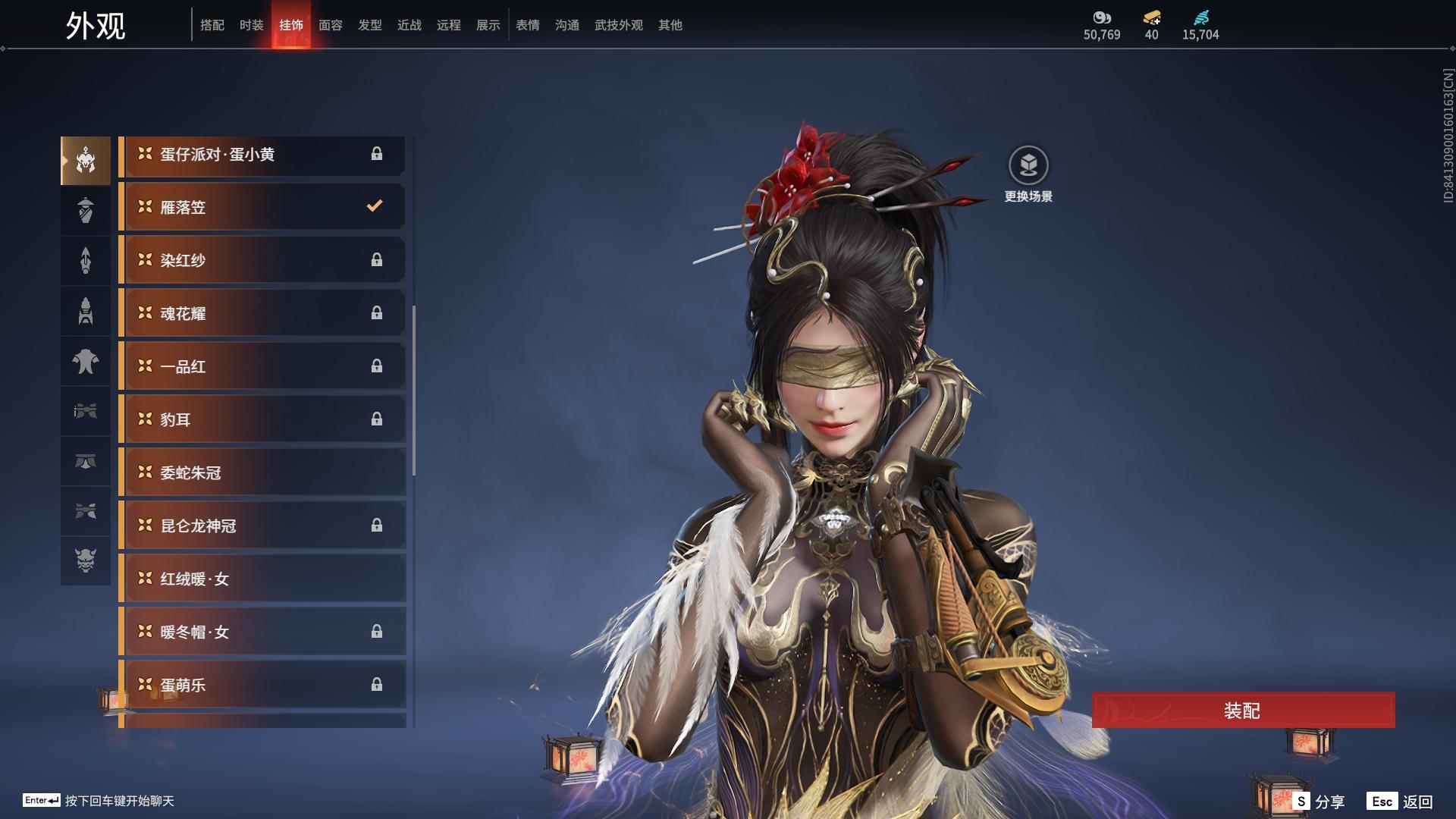Pick the 红绒暖·女 accessory
This screenshot has height=819, width=1456.
pos(262,579)
